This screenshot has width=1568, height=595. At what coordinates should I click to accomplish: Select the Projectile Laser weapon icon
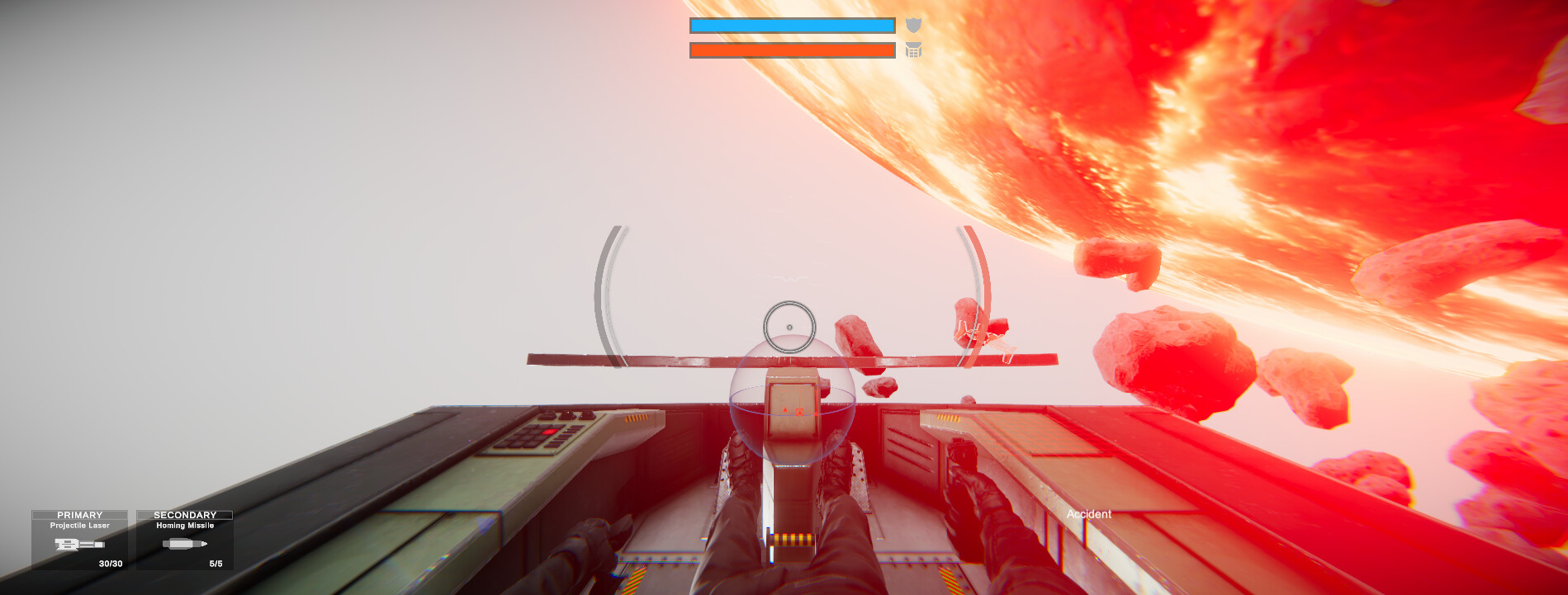point(79,545)
